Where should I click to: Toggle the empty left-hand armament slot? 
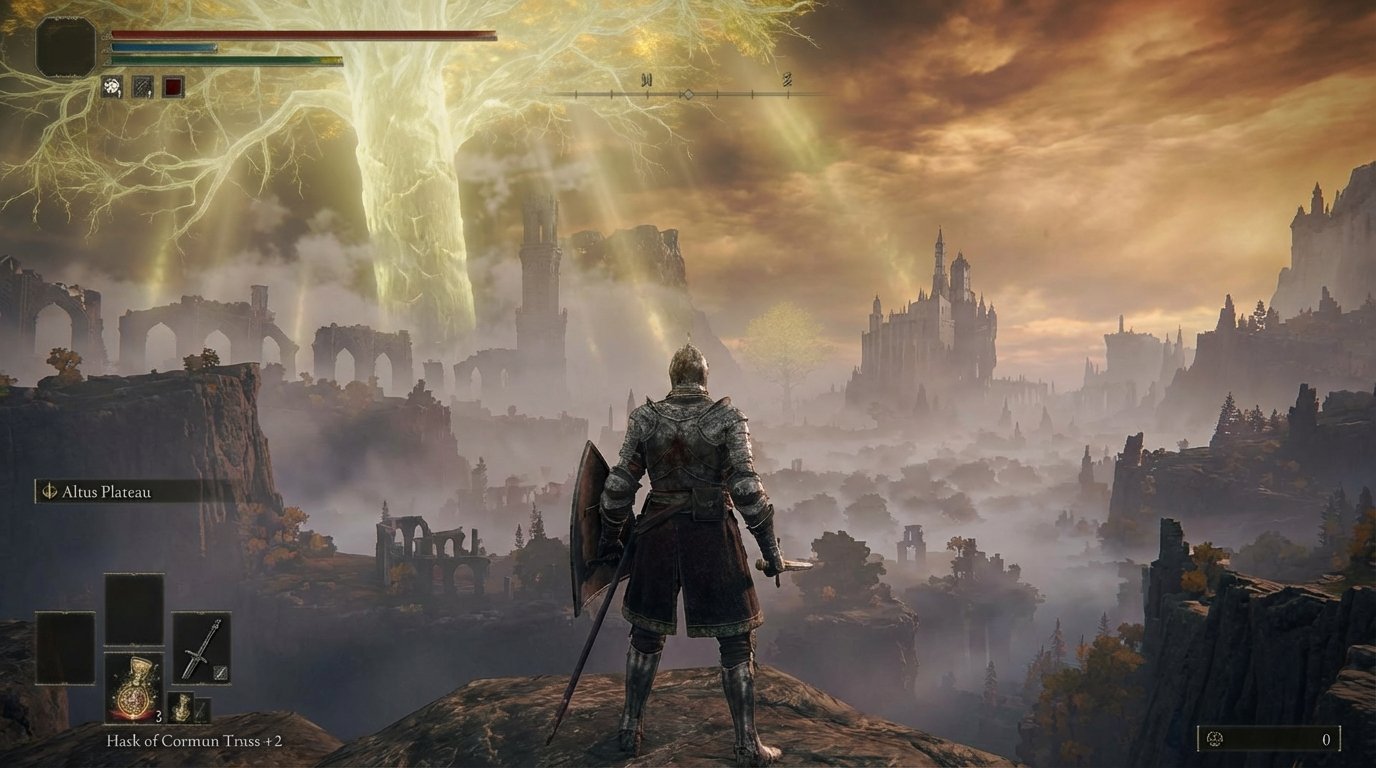click(65, 647)
